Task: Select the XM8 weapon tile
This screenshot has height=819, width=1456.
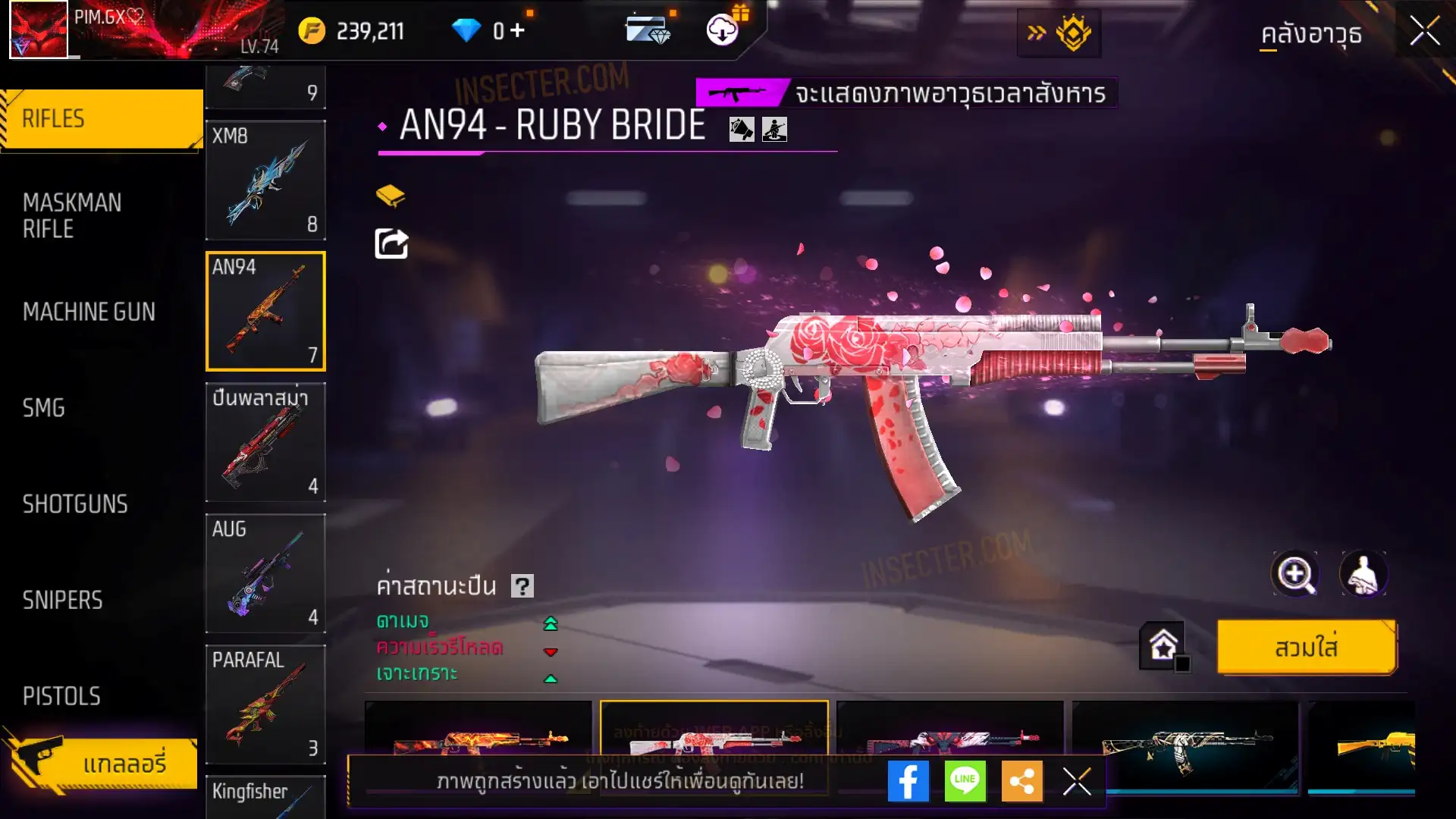Action: [265, 180]
